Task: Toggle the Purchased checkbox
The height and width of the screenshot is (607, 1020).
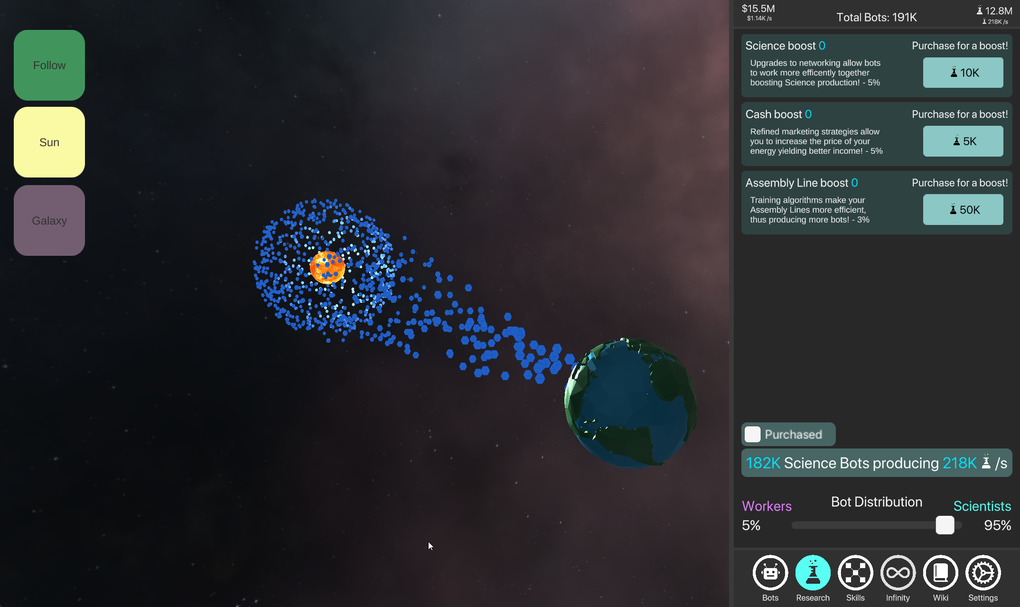Action: pos(753,434)
